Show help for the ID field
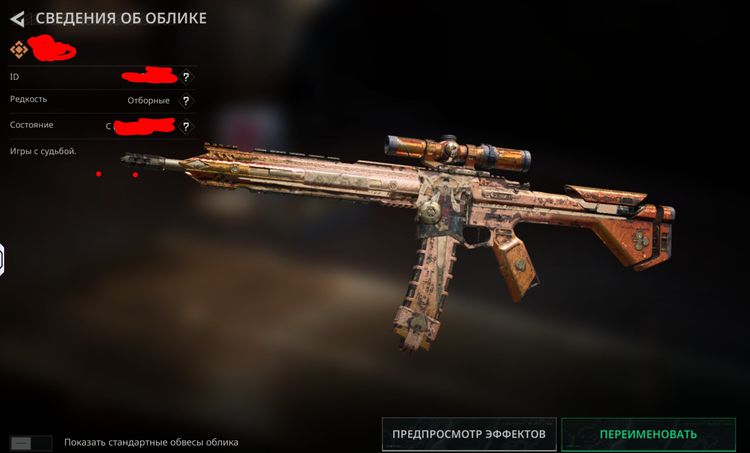The image size is (750, 453). point(186,76)
